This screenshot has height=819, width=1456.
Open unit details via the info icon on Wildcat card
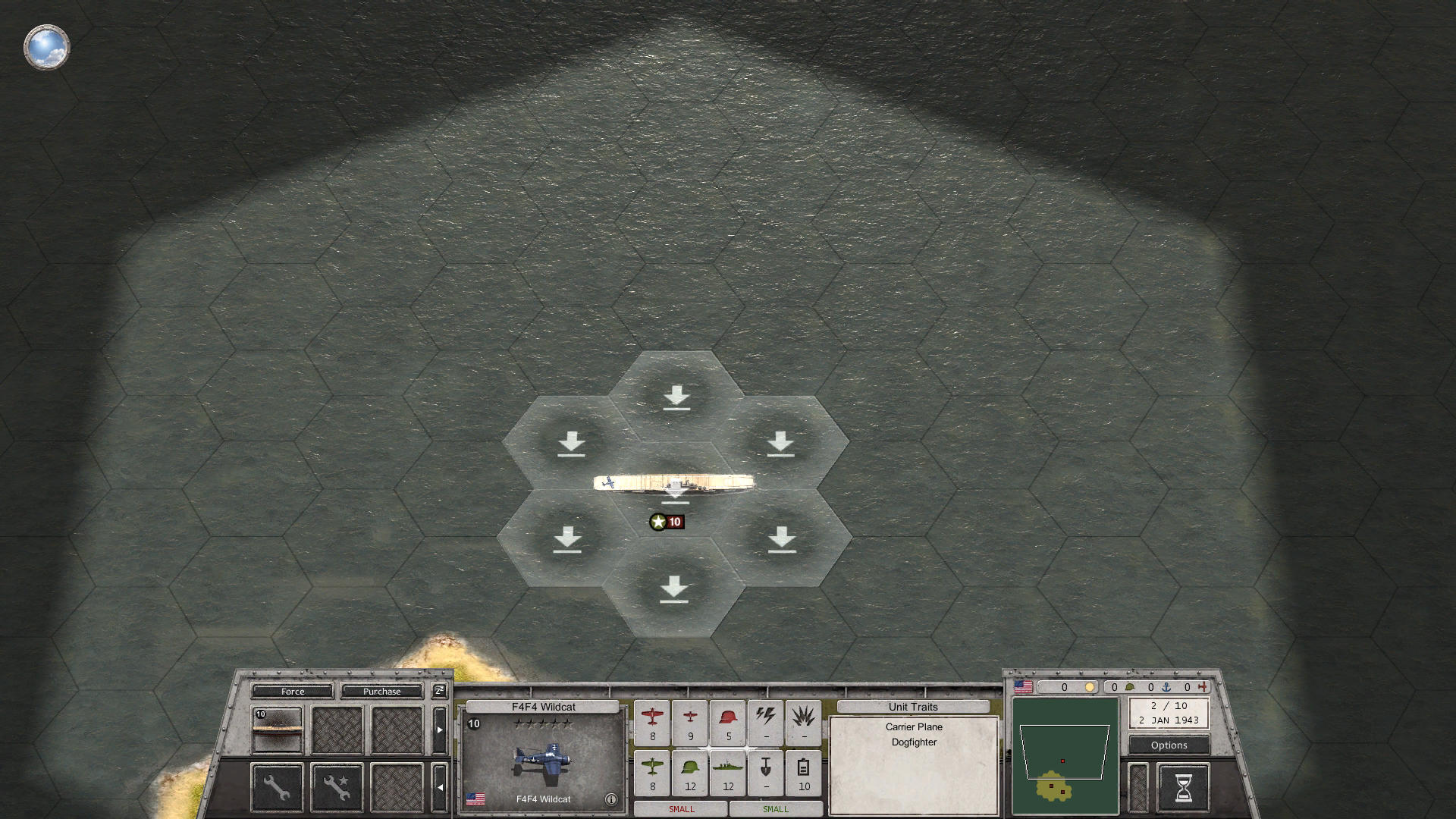(611, 799)
